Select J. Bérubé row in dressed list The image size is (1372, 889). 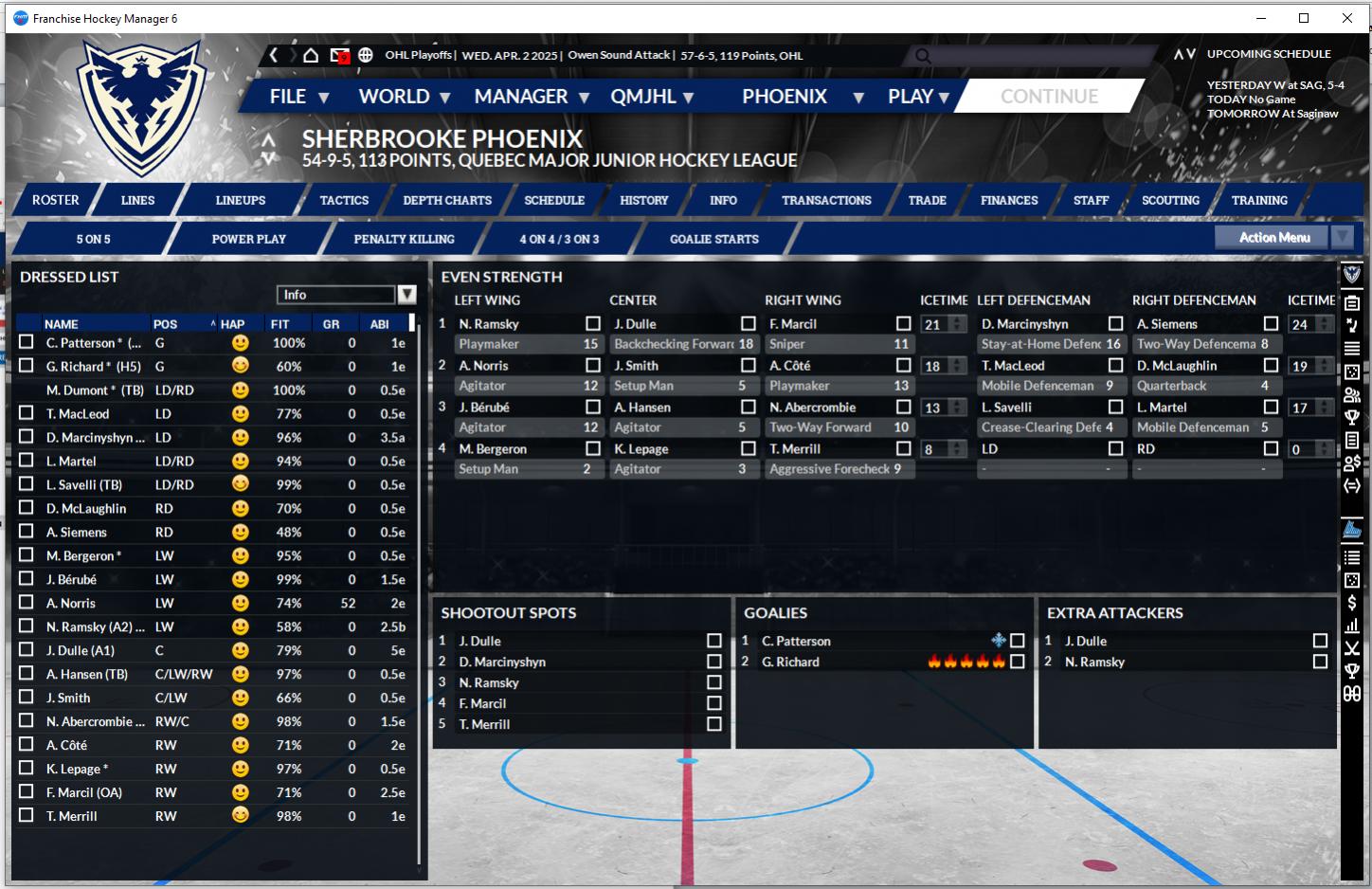[x=71, y=579]
